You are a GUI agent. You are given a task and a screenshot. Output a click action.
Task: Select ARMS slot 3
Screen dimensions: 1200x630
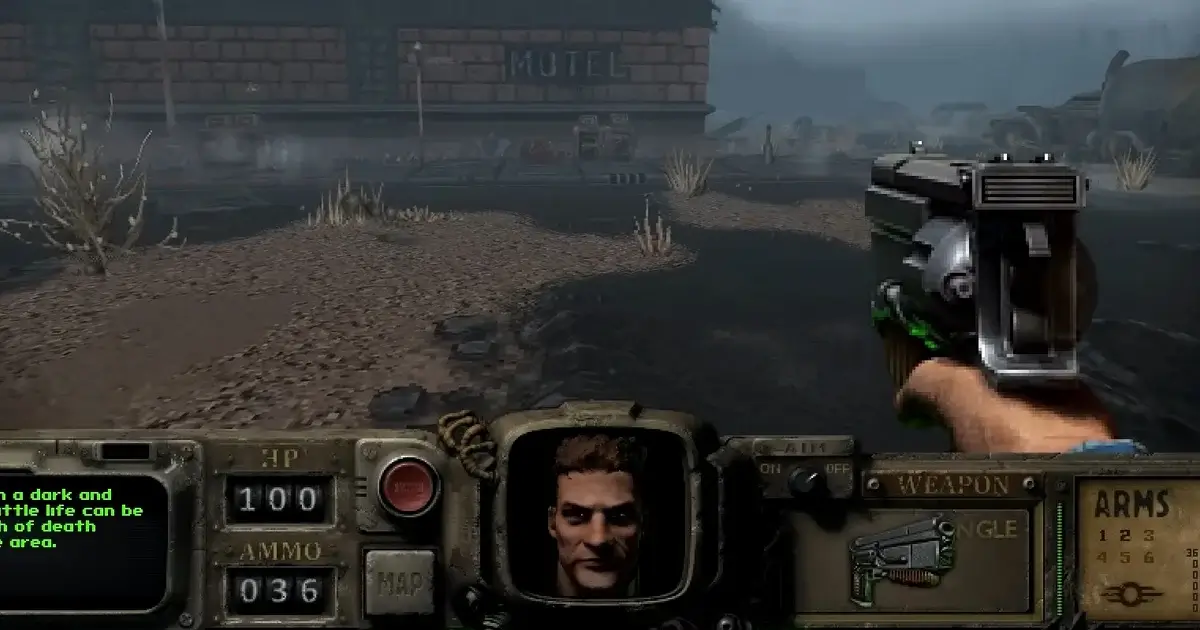[x=1149, y=536]
